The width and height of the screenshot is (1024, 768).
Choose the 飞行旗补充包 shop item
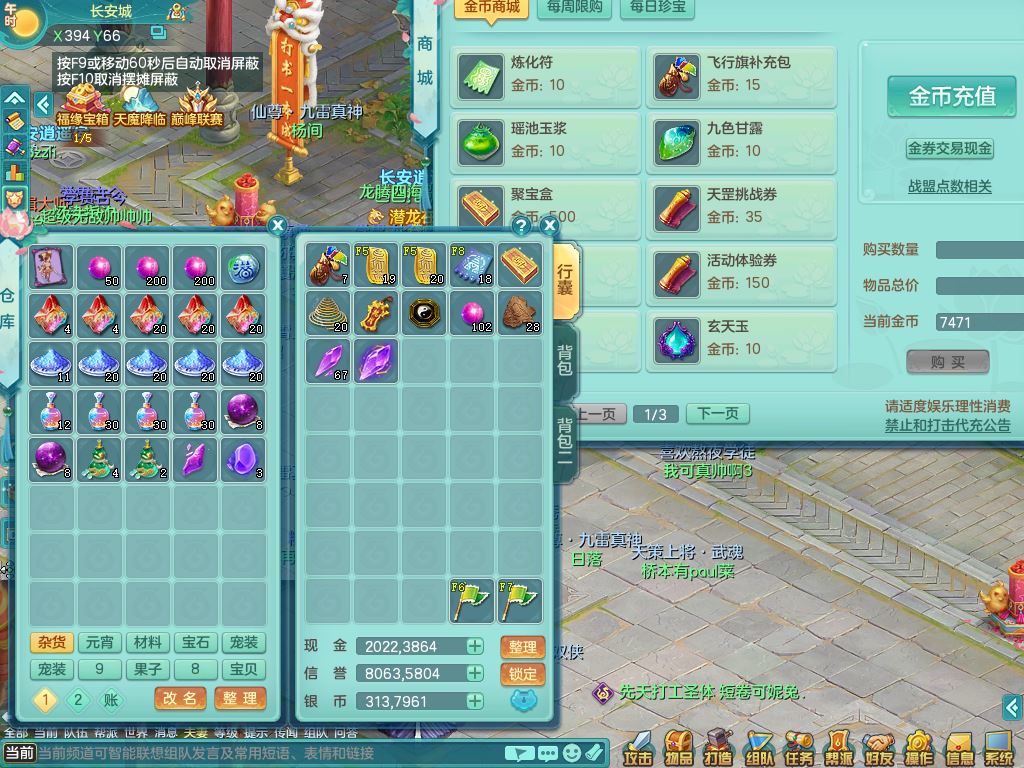click(x=741, y=74)
